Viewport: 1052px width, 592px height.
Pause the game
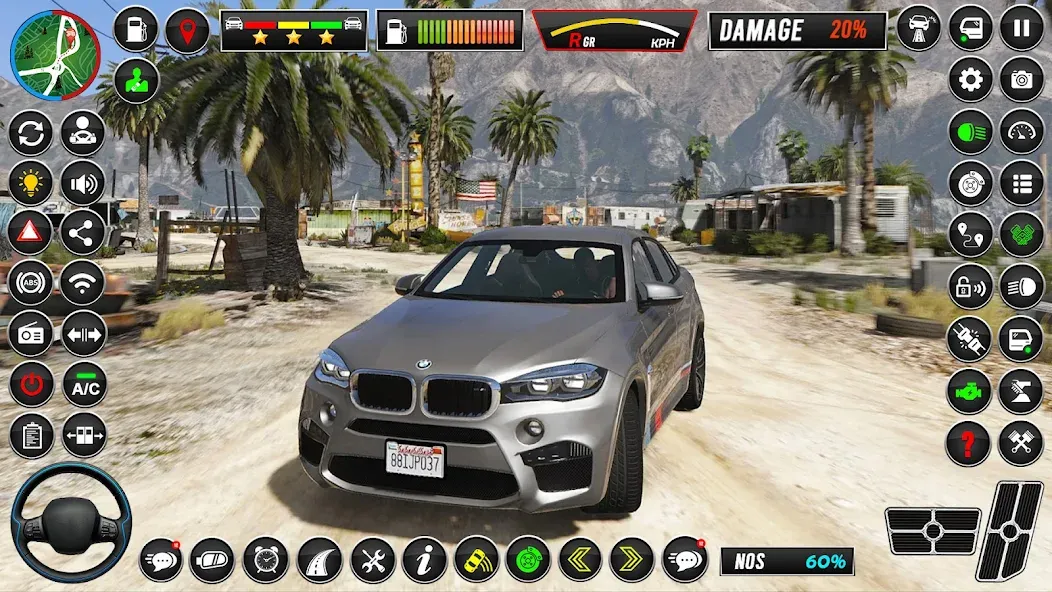[x=1021, y=29]
